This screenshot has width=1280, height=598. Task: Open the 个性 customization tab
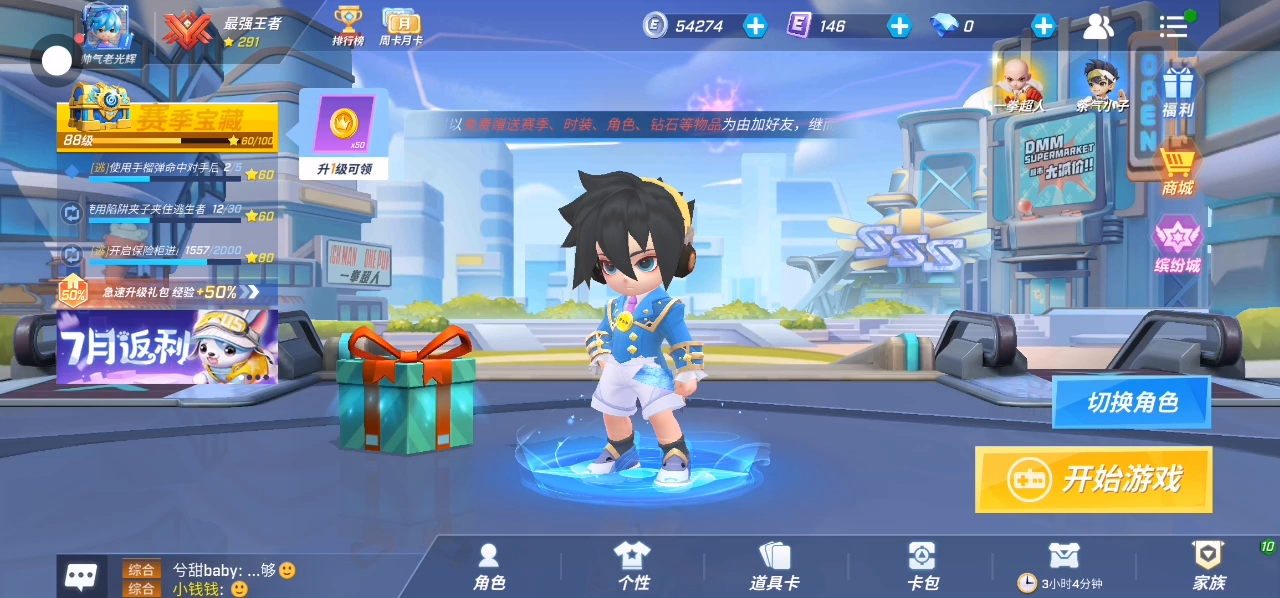coord(632,566)
